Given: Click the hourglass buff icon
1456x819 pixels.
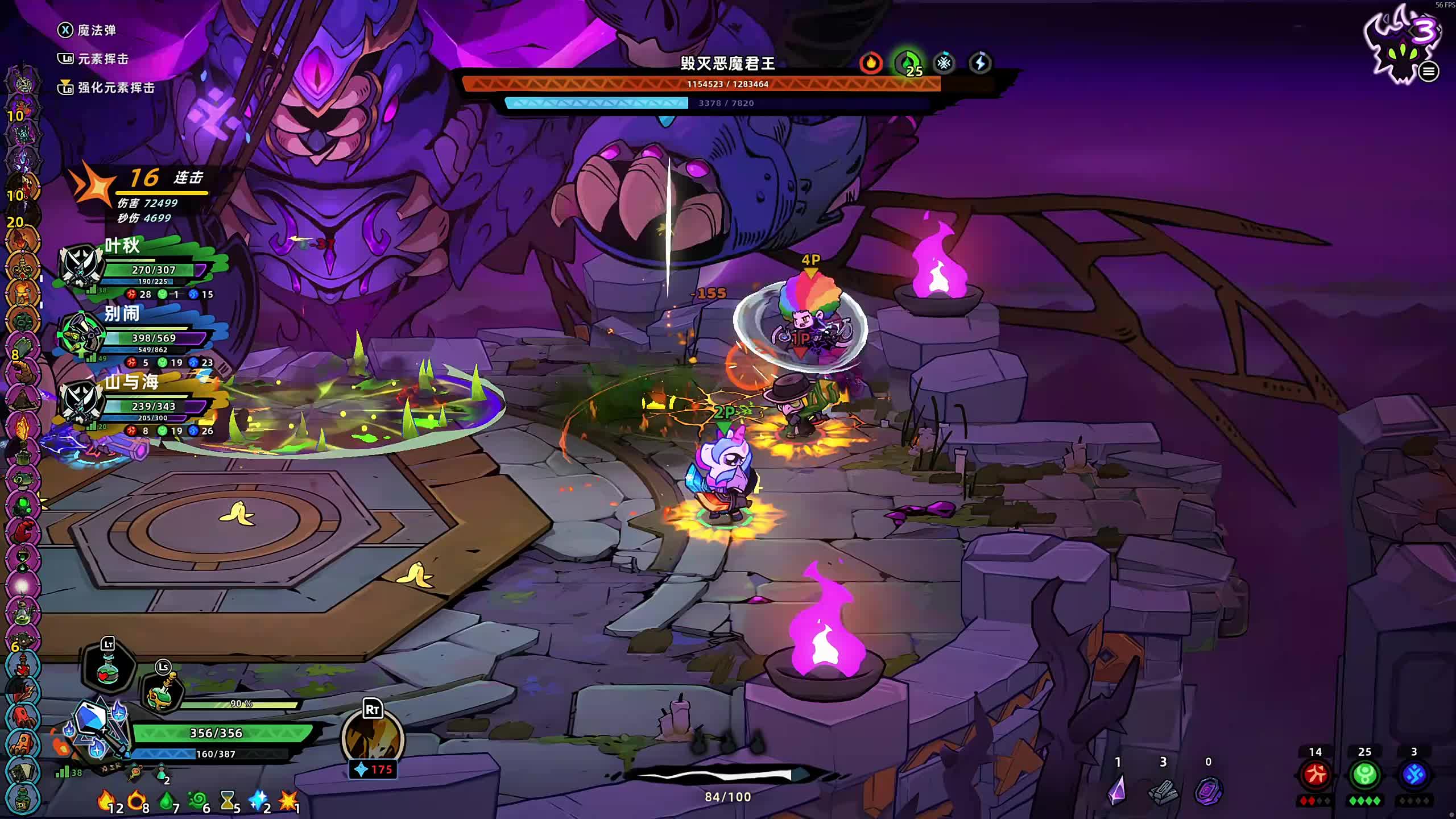Looking at the screenshot, I should pos(227,801).
